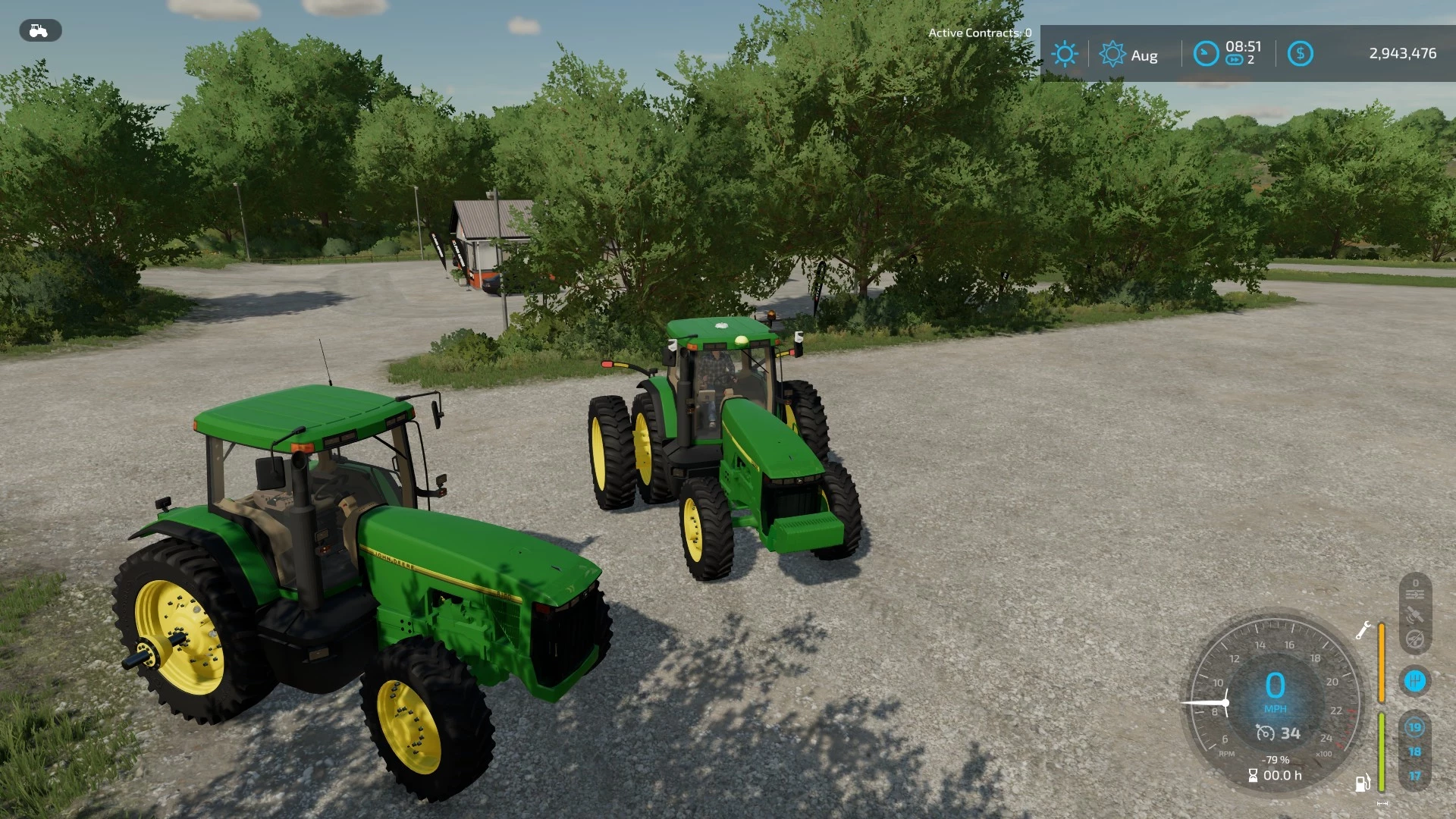The width and height of the screenshot is (1456, 819).
Task: Click the Aug month label
Action: click(x=1146, y=55)
